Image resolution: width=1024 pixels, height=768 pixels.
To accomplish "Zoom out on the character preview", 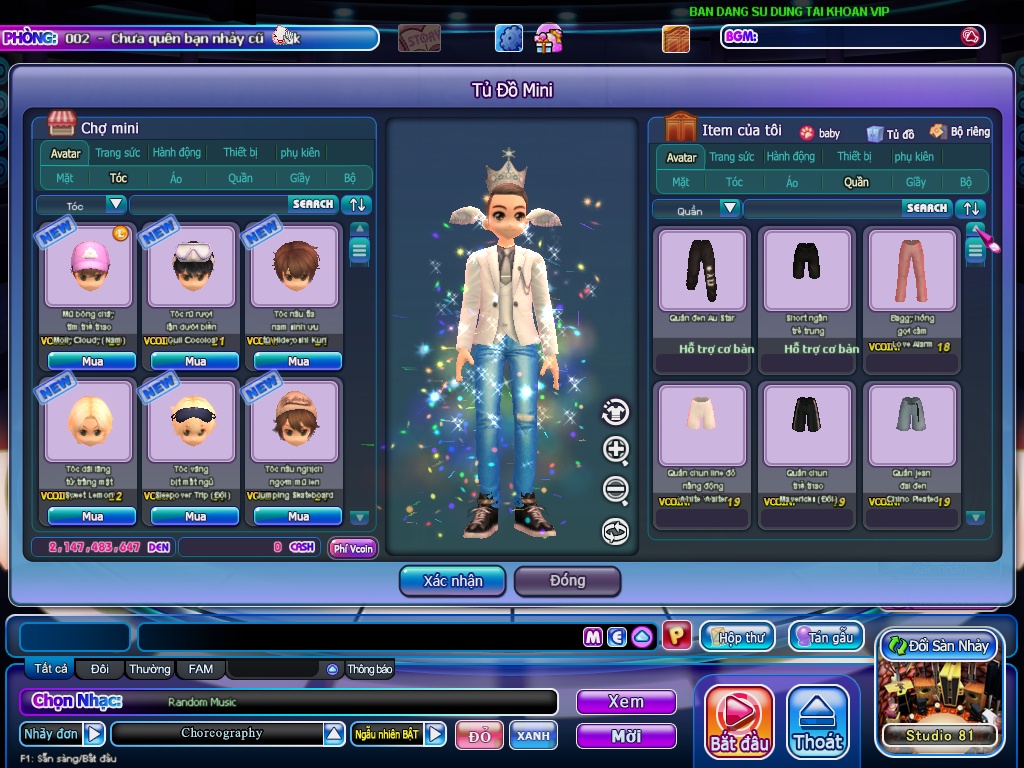I will pyautogui.click(x=616, y=490).
